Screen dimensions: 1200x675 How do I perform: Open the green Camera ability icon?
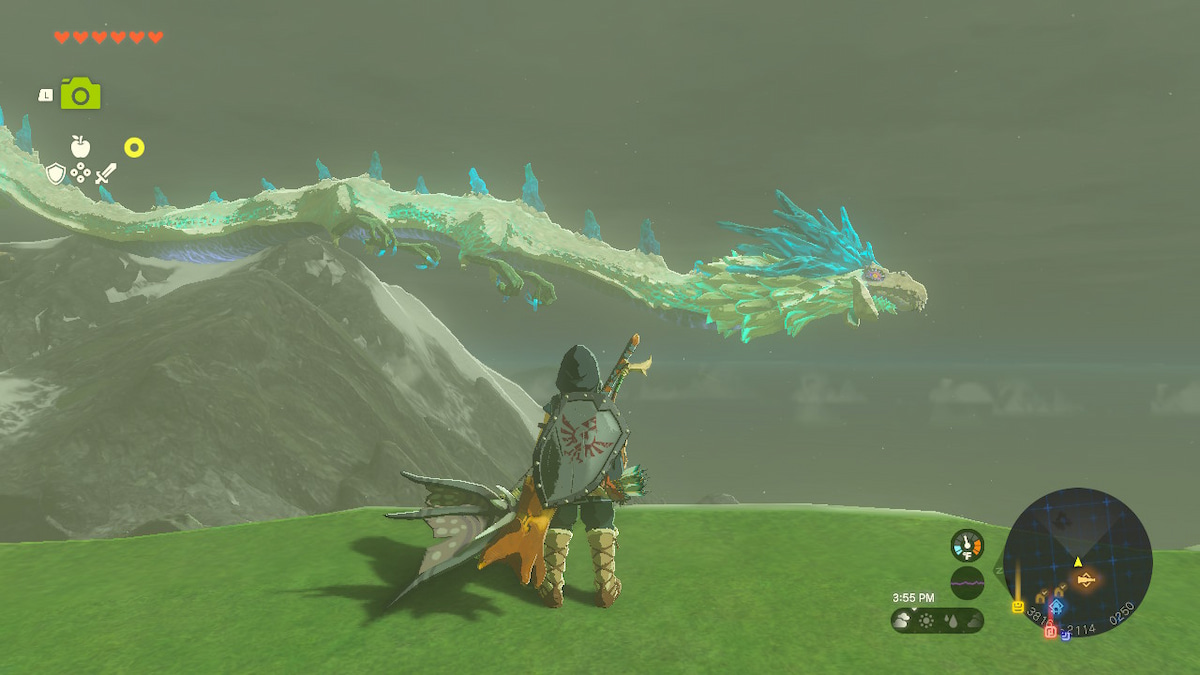(80, 94)
